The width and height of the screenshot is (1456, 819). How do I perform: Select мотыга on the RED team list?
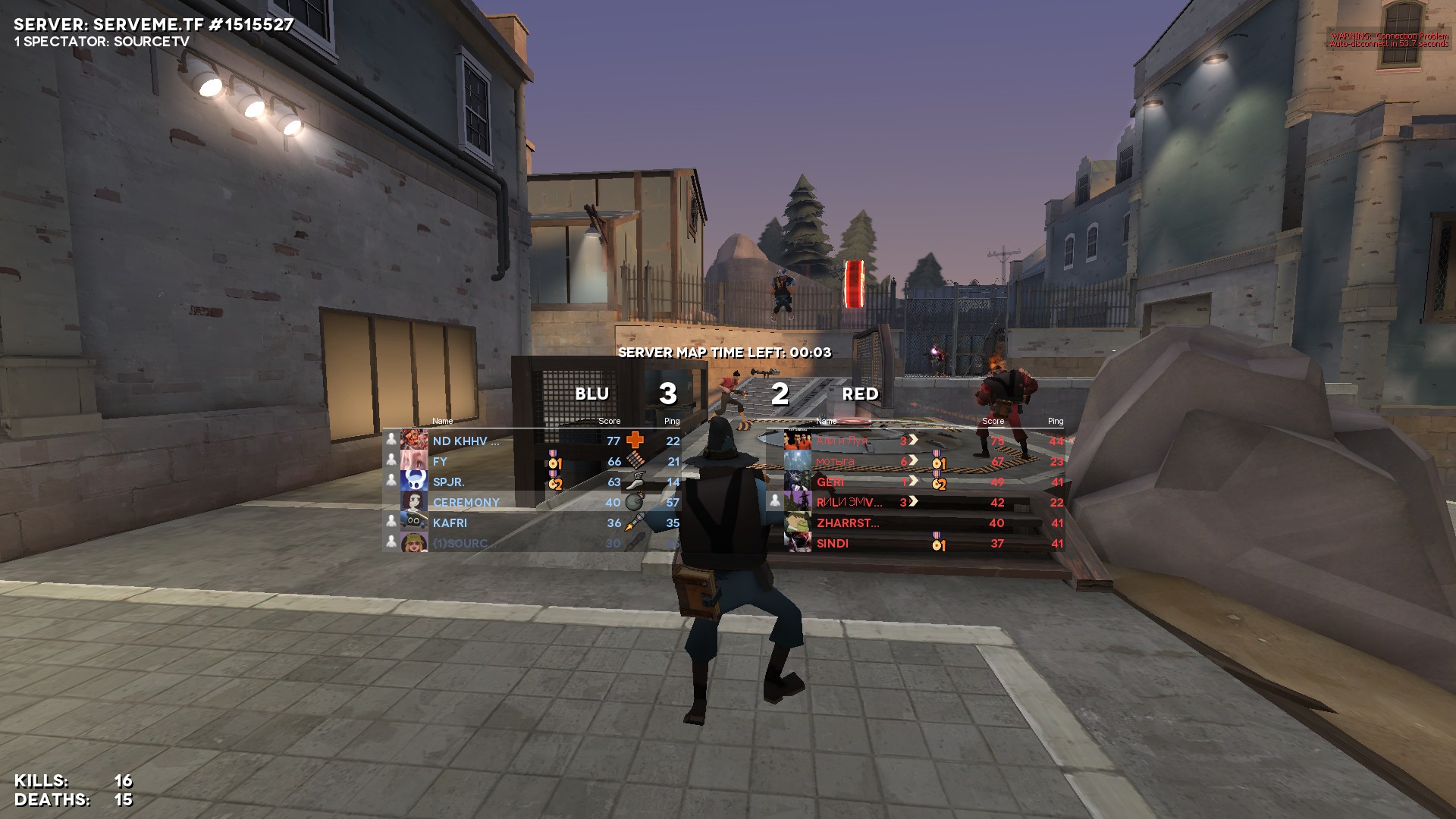pos(835,461)
